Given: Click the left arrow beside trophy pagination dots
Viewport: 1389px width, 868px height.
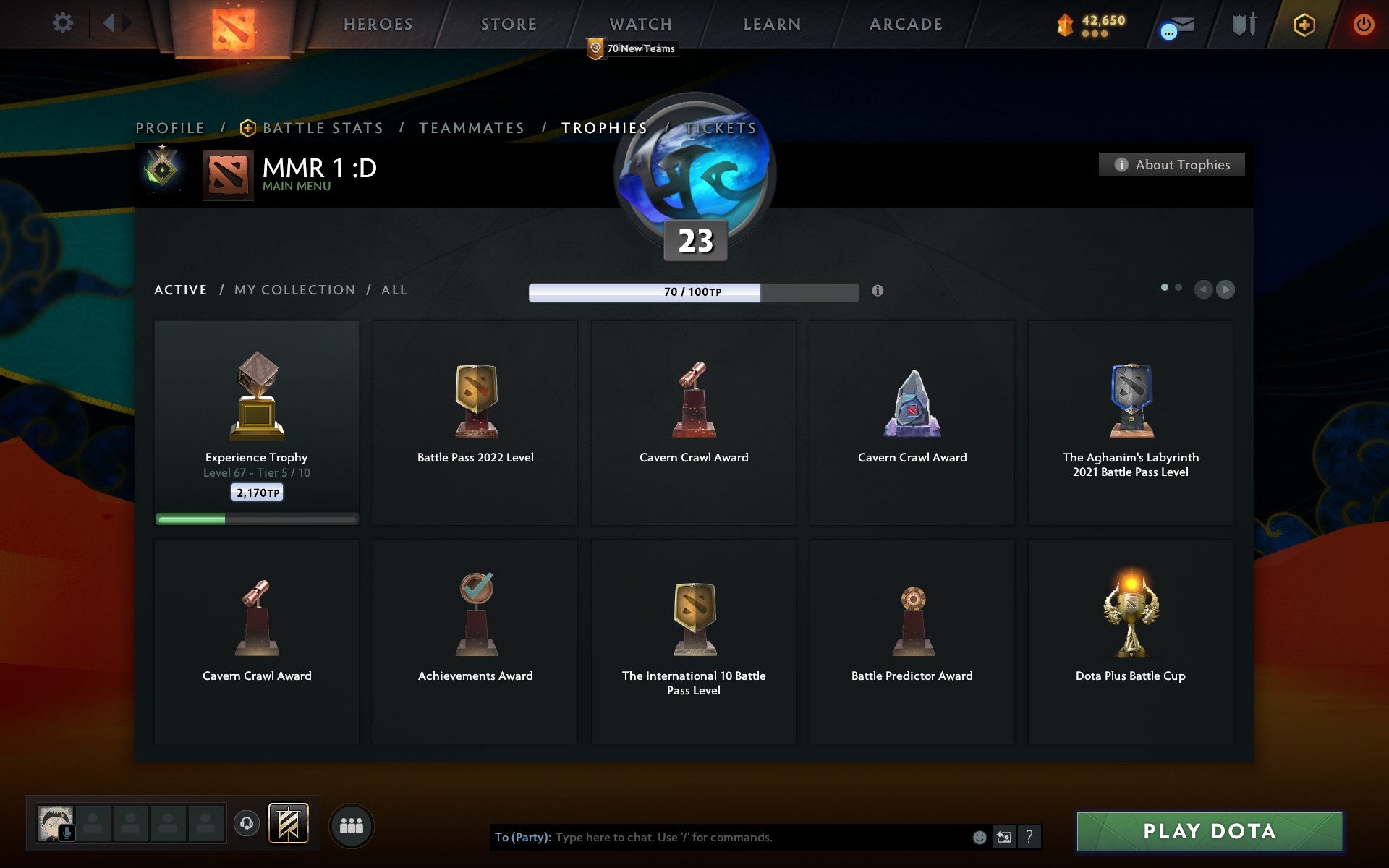Looking at the screenshot, I should (x=1202, y=289).
